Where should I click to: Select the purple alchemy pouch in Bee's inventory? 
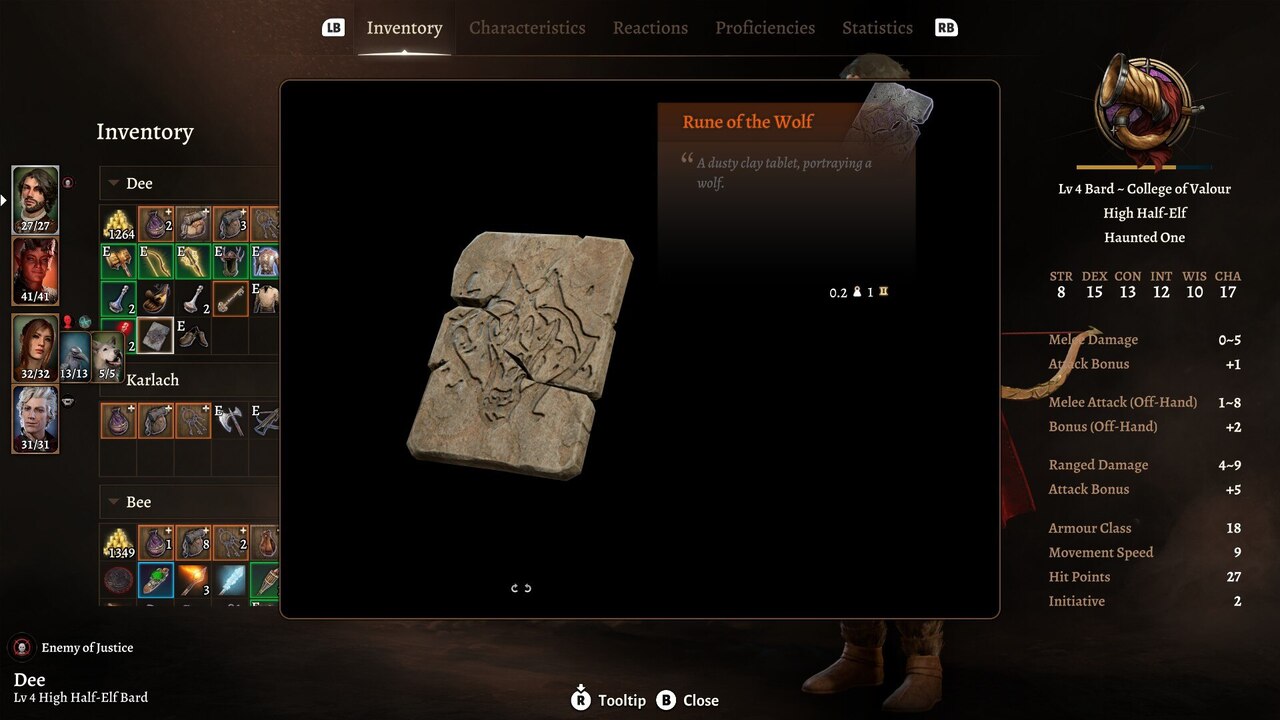coord(156,543)
